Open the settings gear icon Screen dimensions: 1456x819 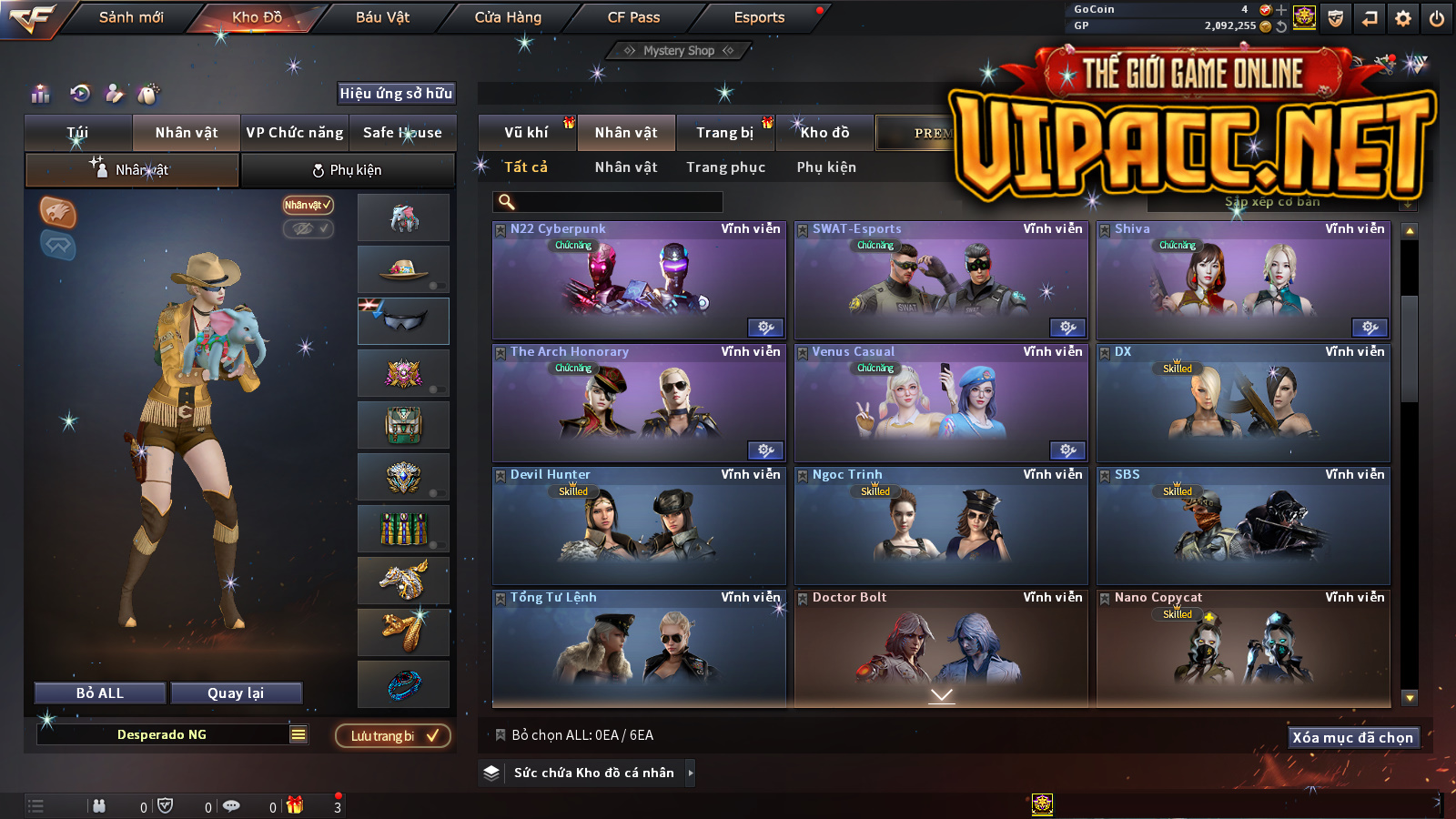pyautogui.click(x=1403, y=18)
